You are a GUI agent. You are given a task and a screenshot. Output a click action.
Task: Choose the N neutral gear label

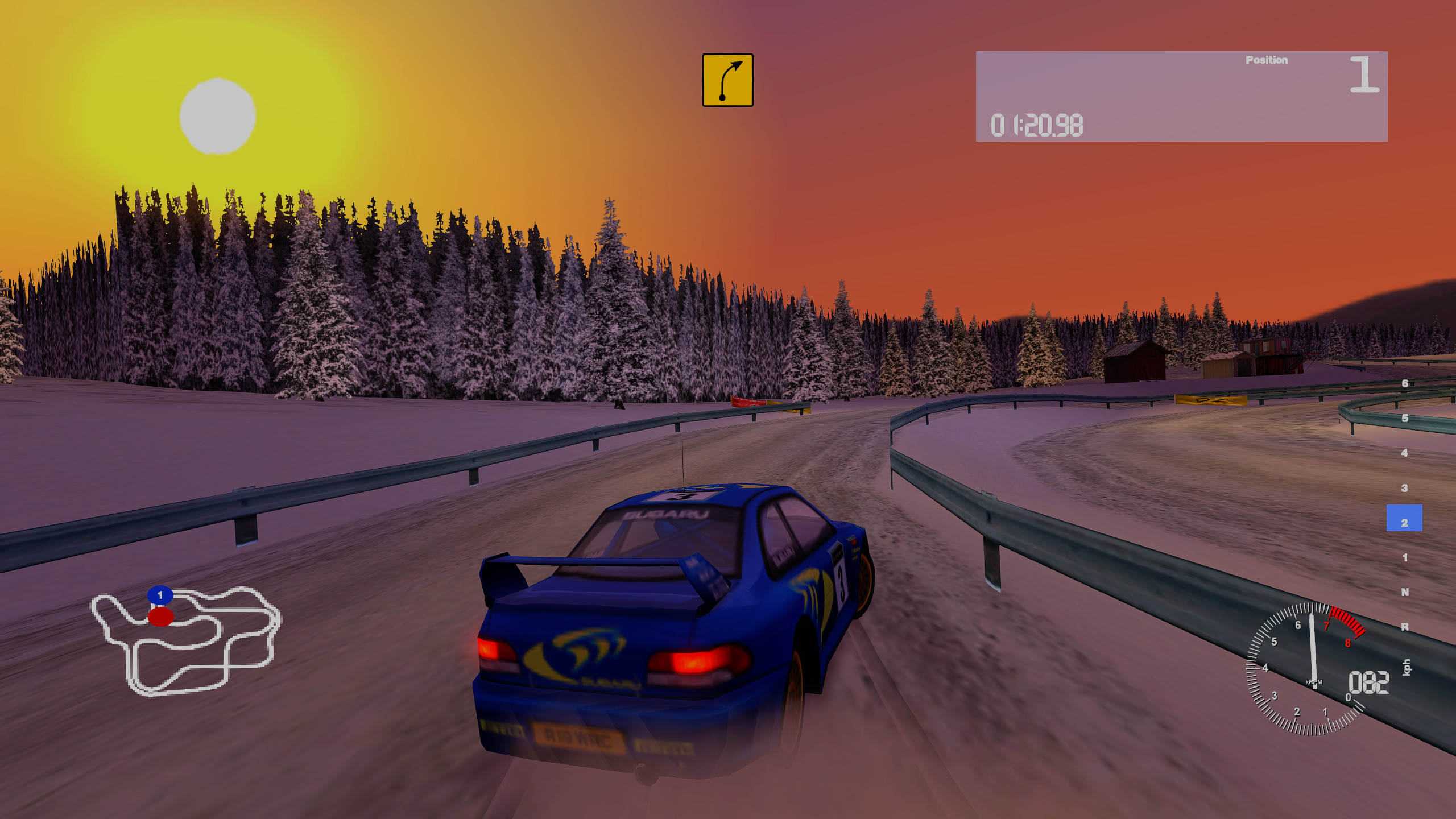point(1405,592)
